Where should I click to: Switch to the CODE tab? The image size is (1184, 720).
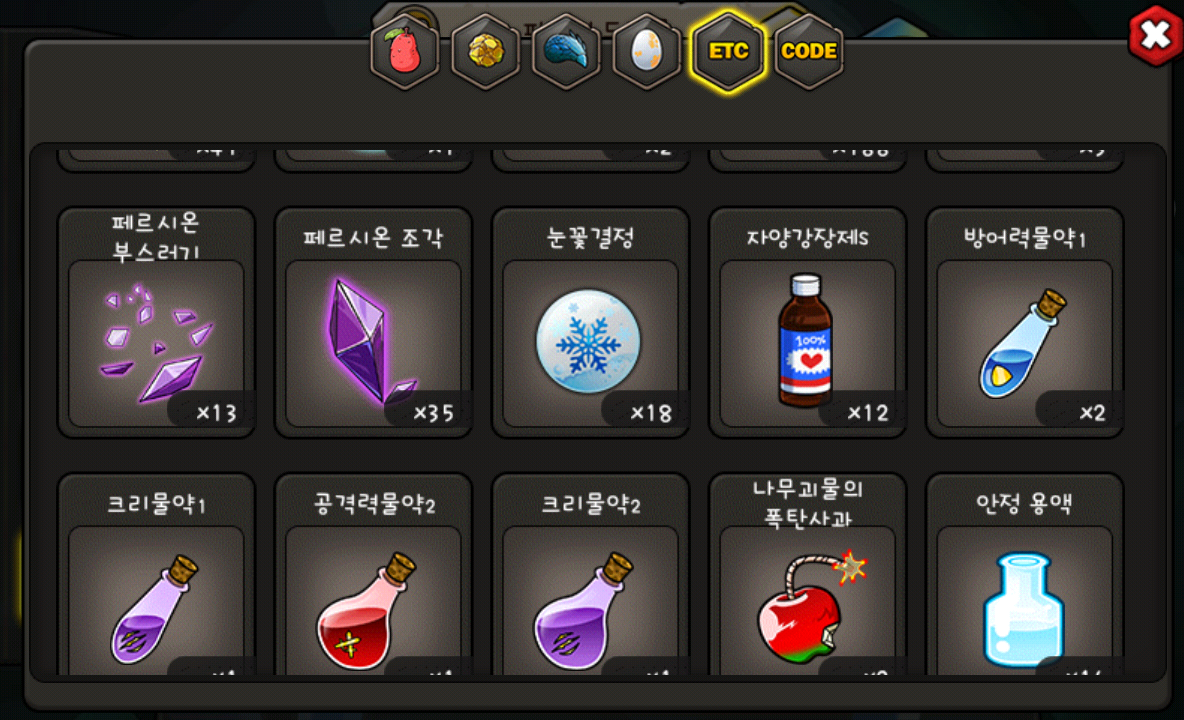809,51
